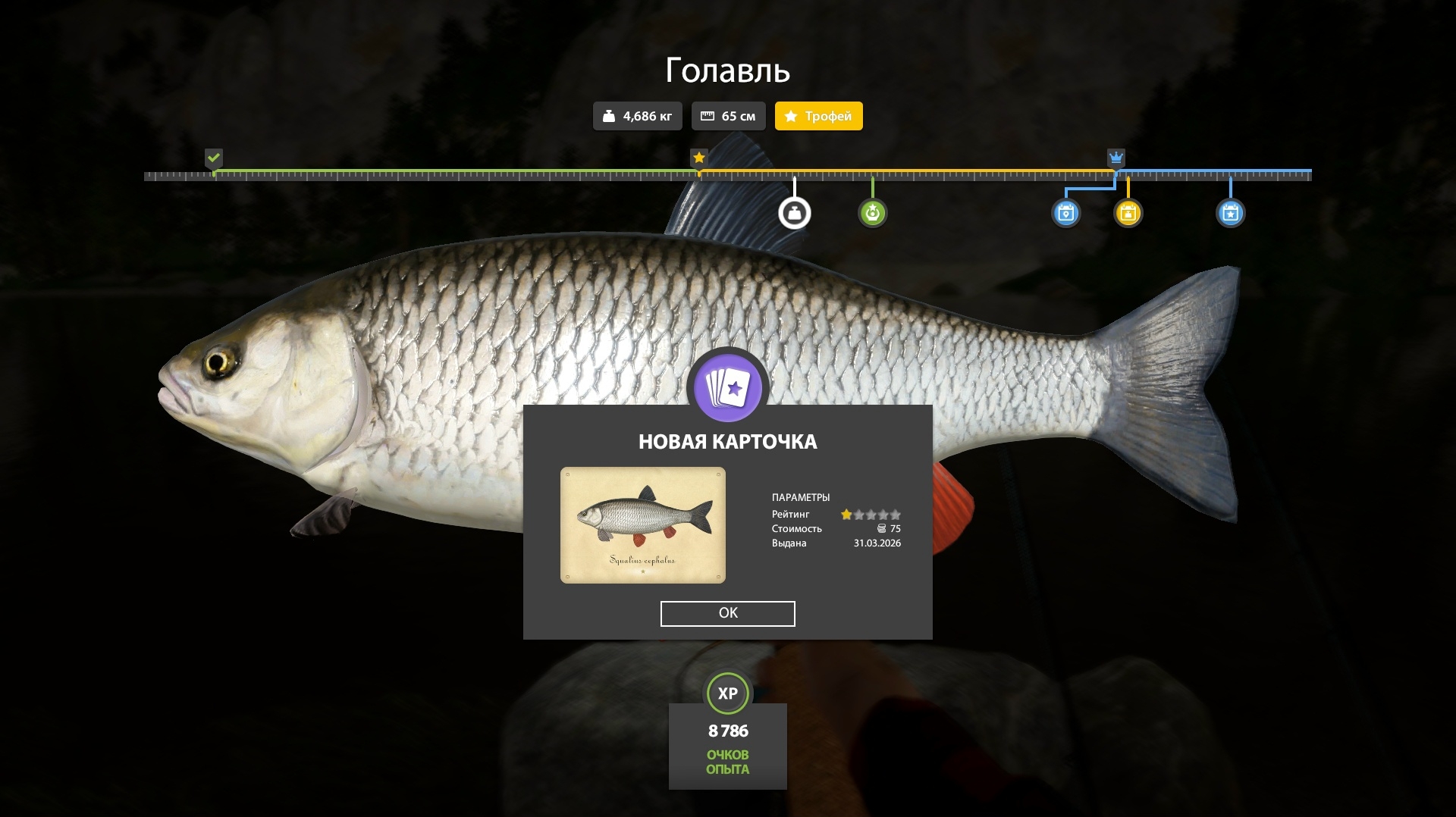This screenshot has width=1456, height=817.
Task: Open the purple cards icon above the dialog
Action: [727, 388]
